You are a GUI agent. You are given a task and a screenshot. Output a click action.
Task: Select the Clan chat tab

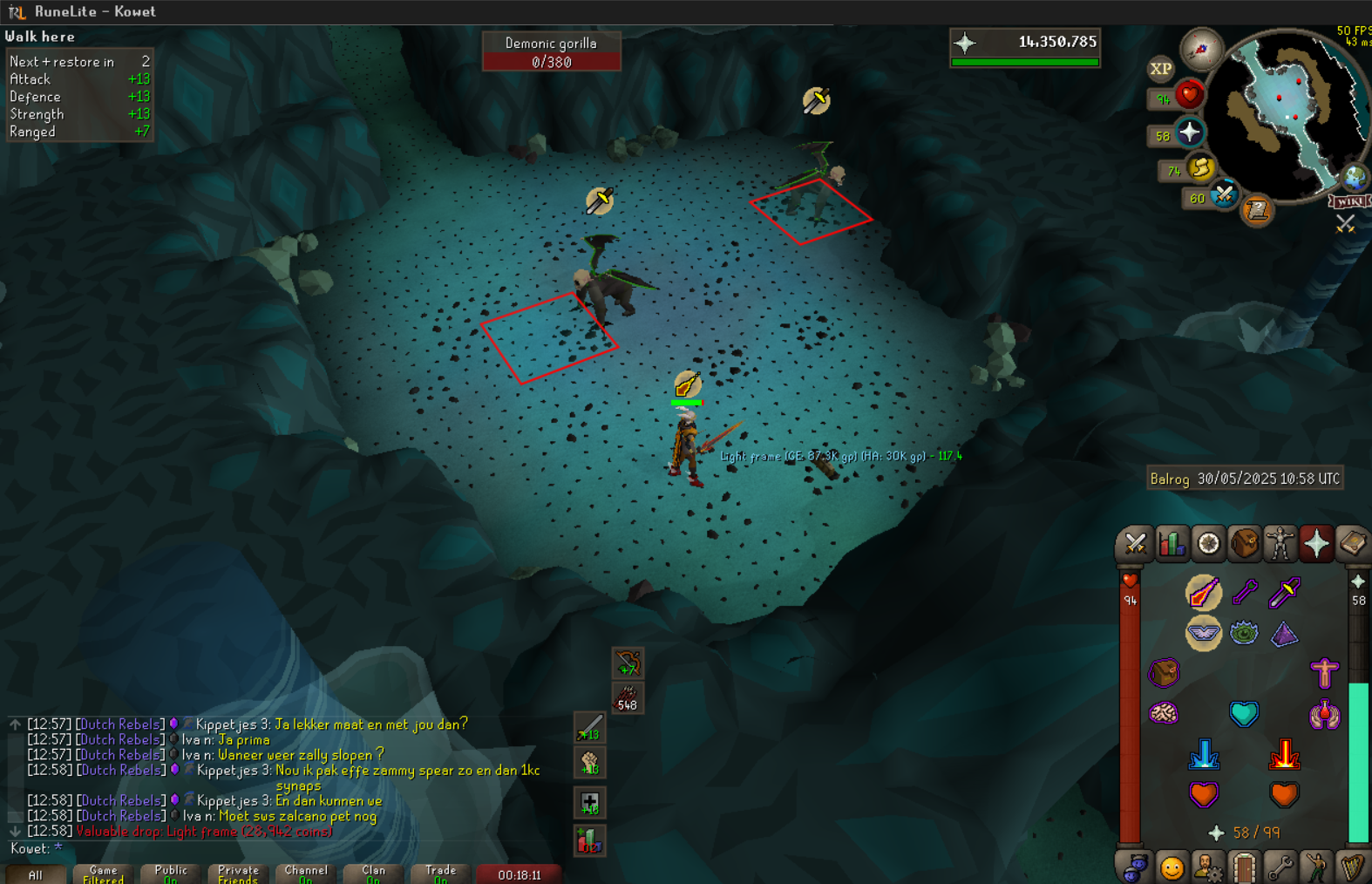pos(373,874)
